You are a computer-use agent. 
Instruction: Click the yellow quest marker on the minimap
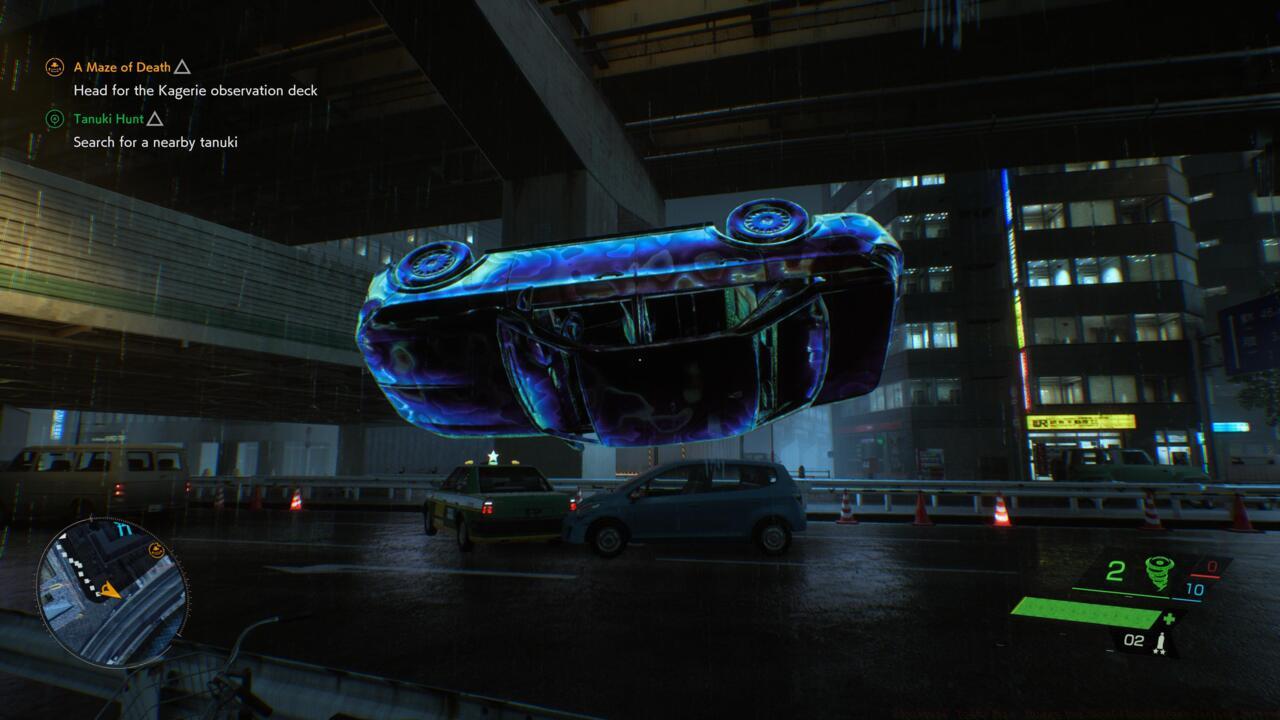pos(156,549)
